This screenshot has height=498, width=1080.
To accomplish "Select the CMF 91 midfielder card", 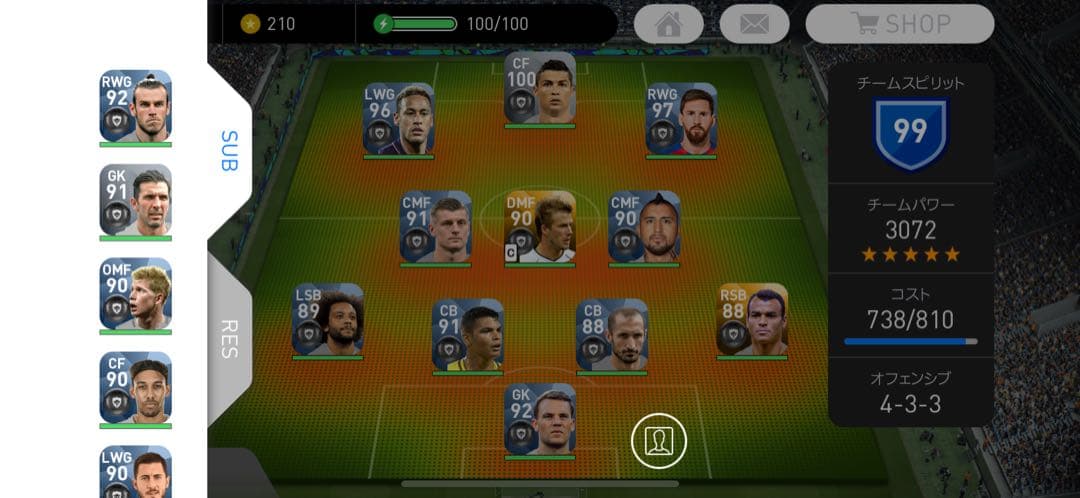I will click(435, 227).
